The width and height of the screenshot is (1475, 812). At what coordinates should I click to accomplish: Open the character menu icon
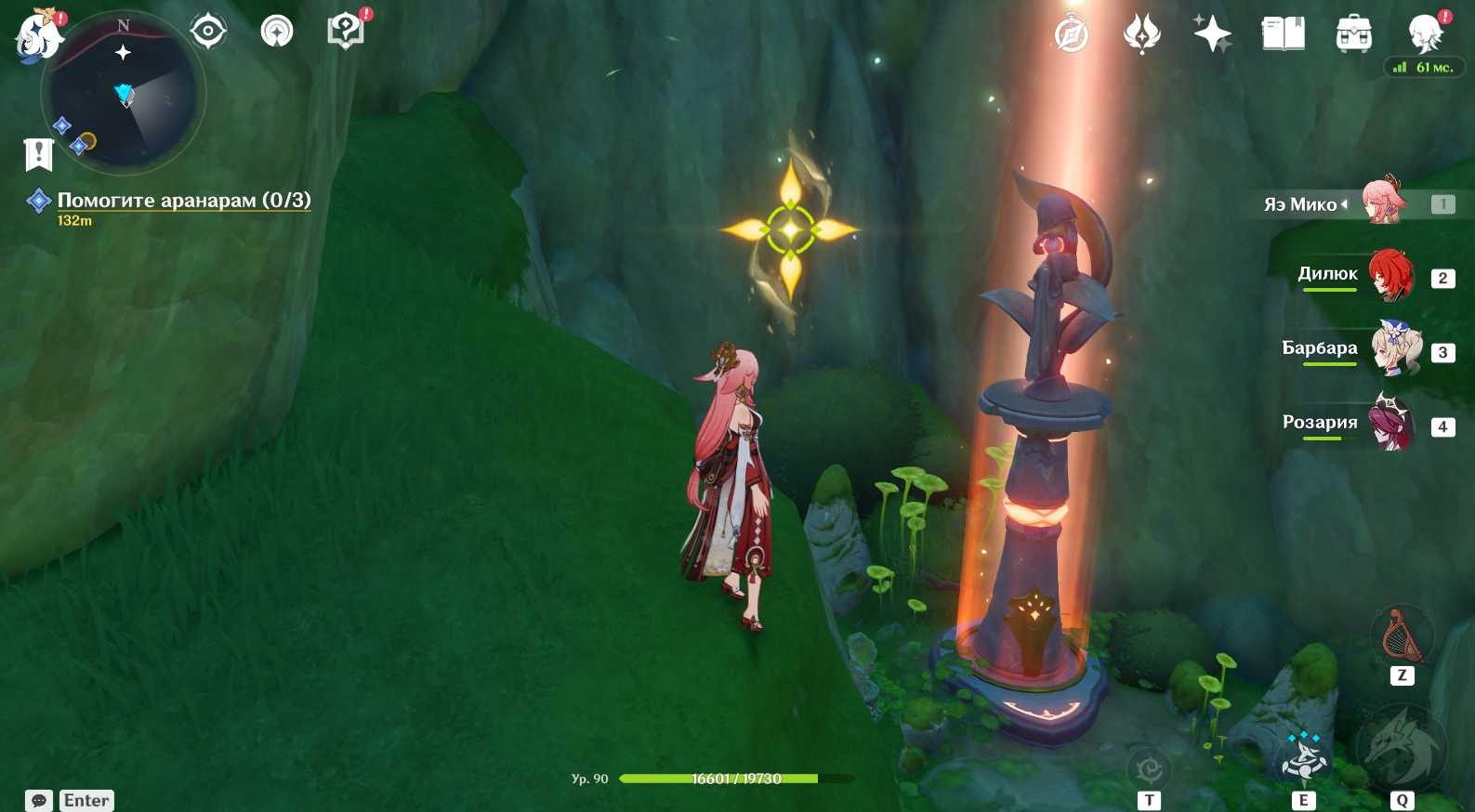(x=1425, y=34)
